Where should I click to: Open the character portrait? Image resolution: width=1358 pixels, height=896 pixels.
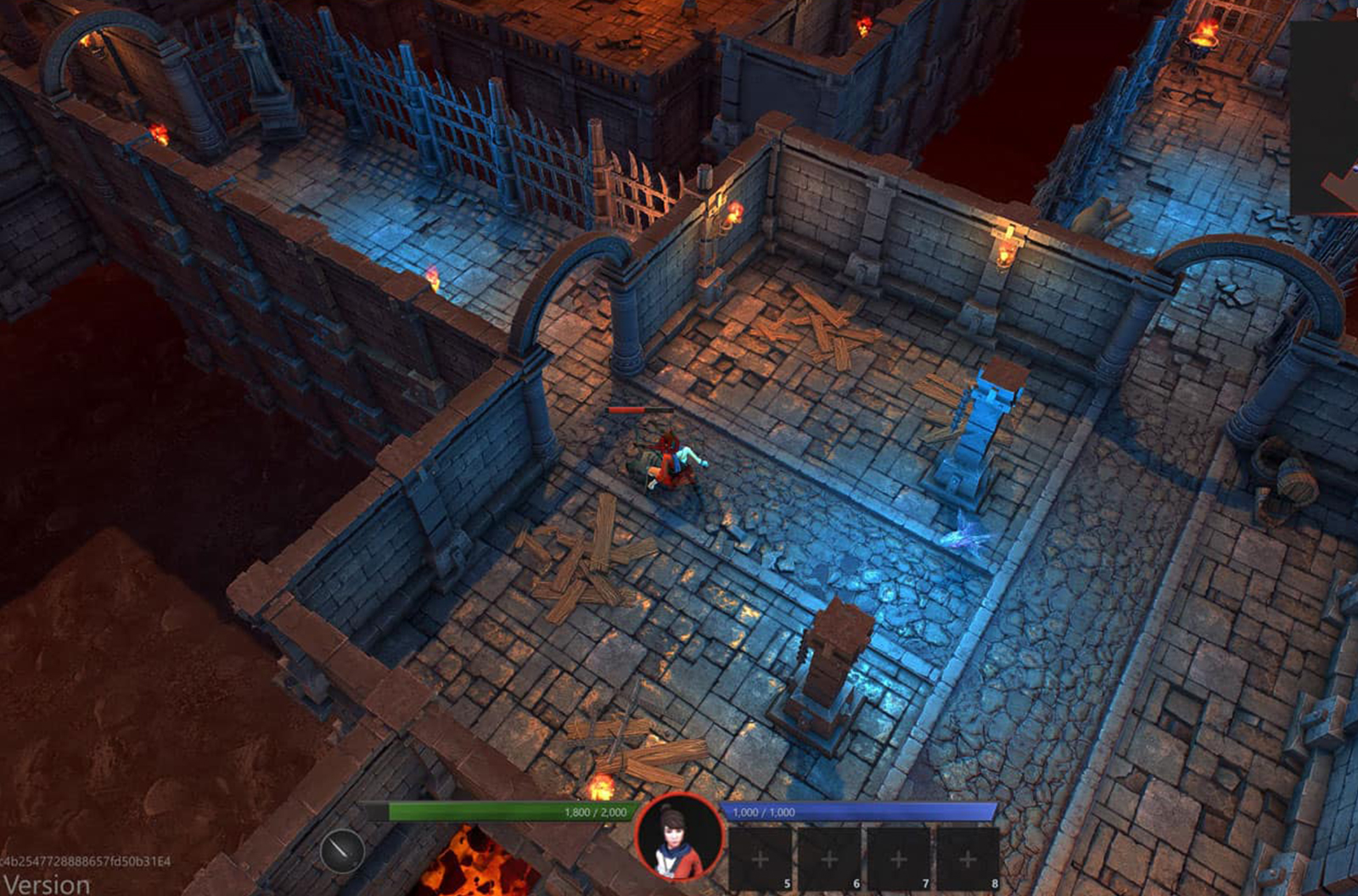click(679, 839)
